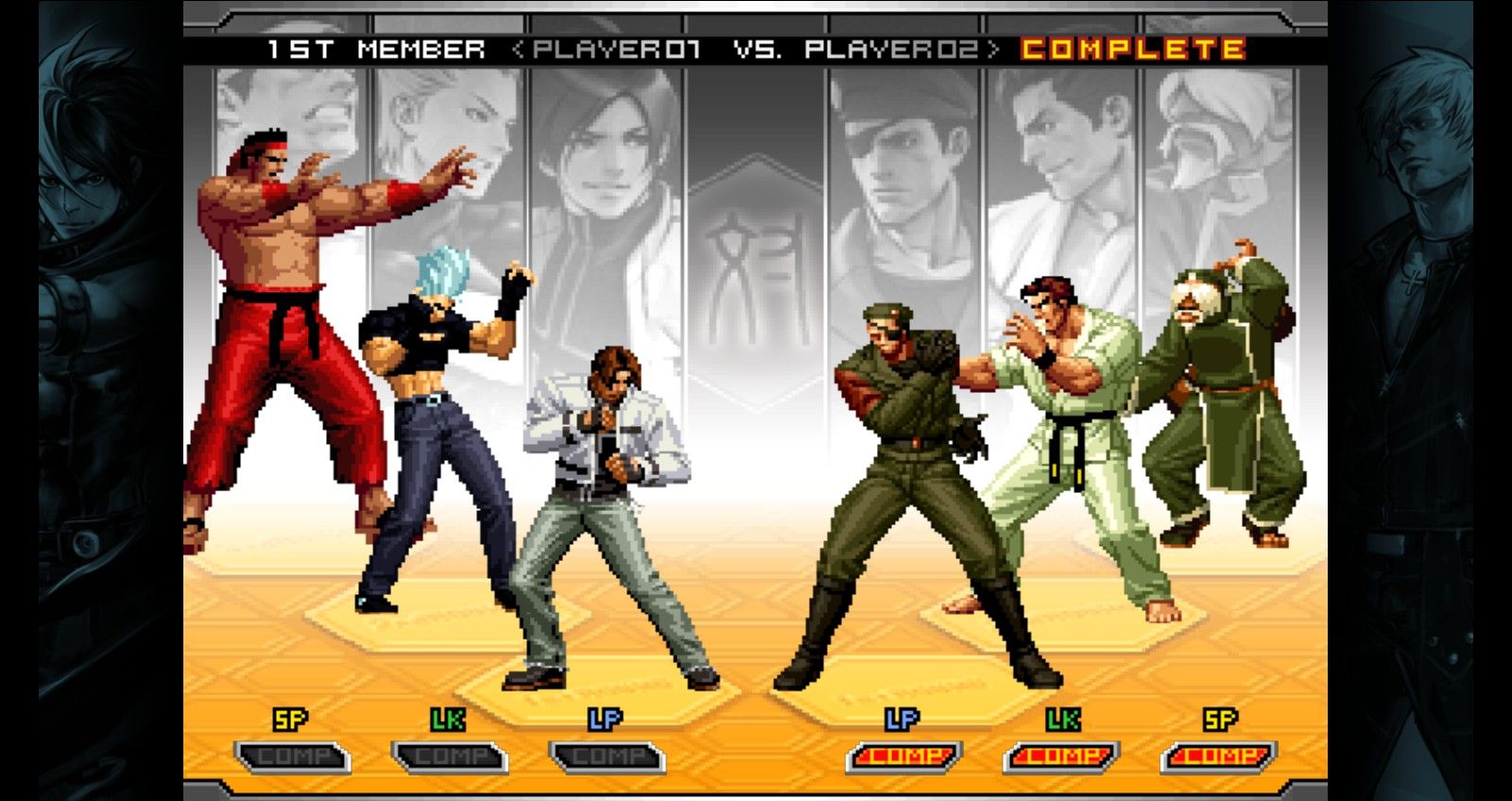The image size is (1512, 801).
Task: Choose the red COMP button under LK
Action: click(x=1061, y=757)
